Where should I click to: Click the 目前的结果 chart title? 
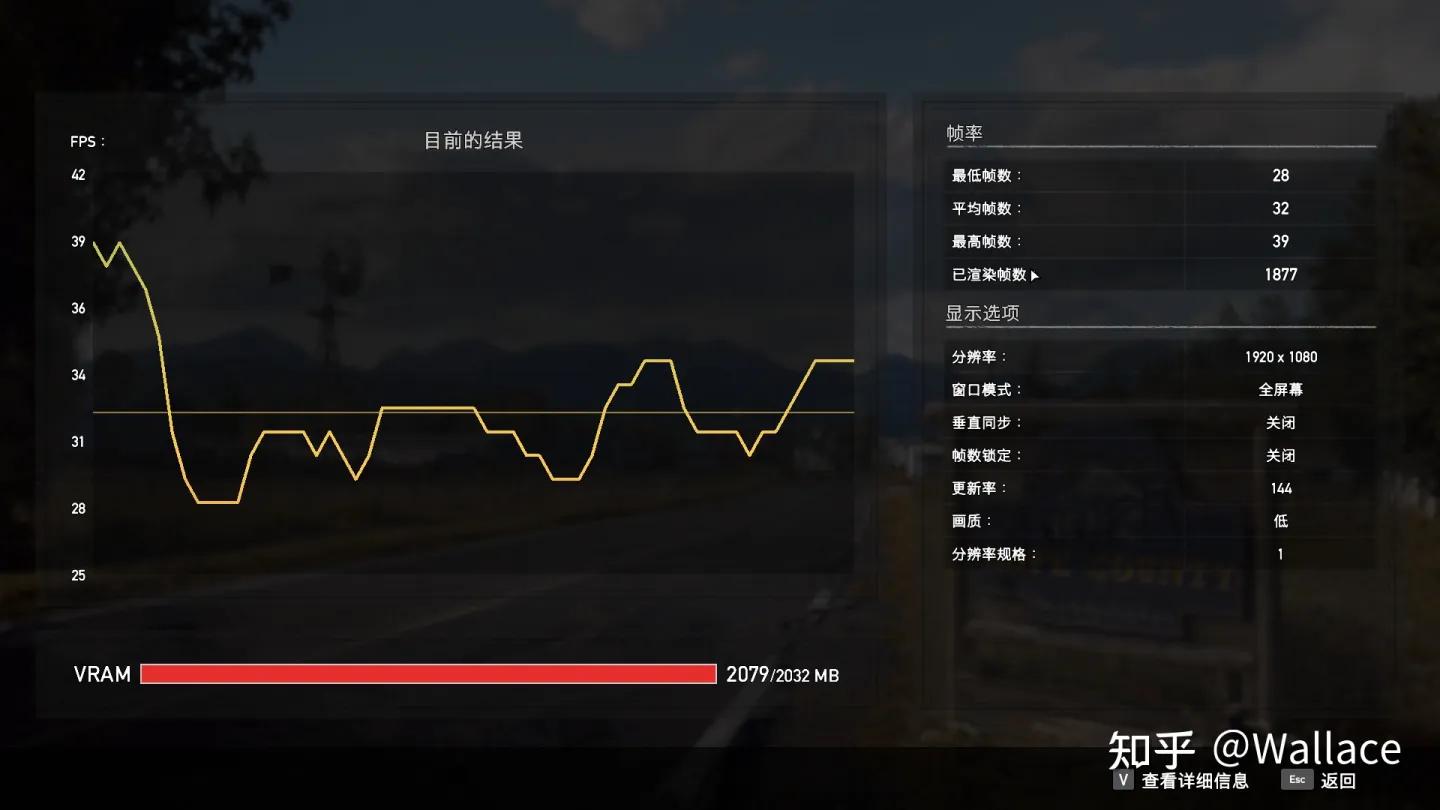(475, 141)
